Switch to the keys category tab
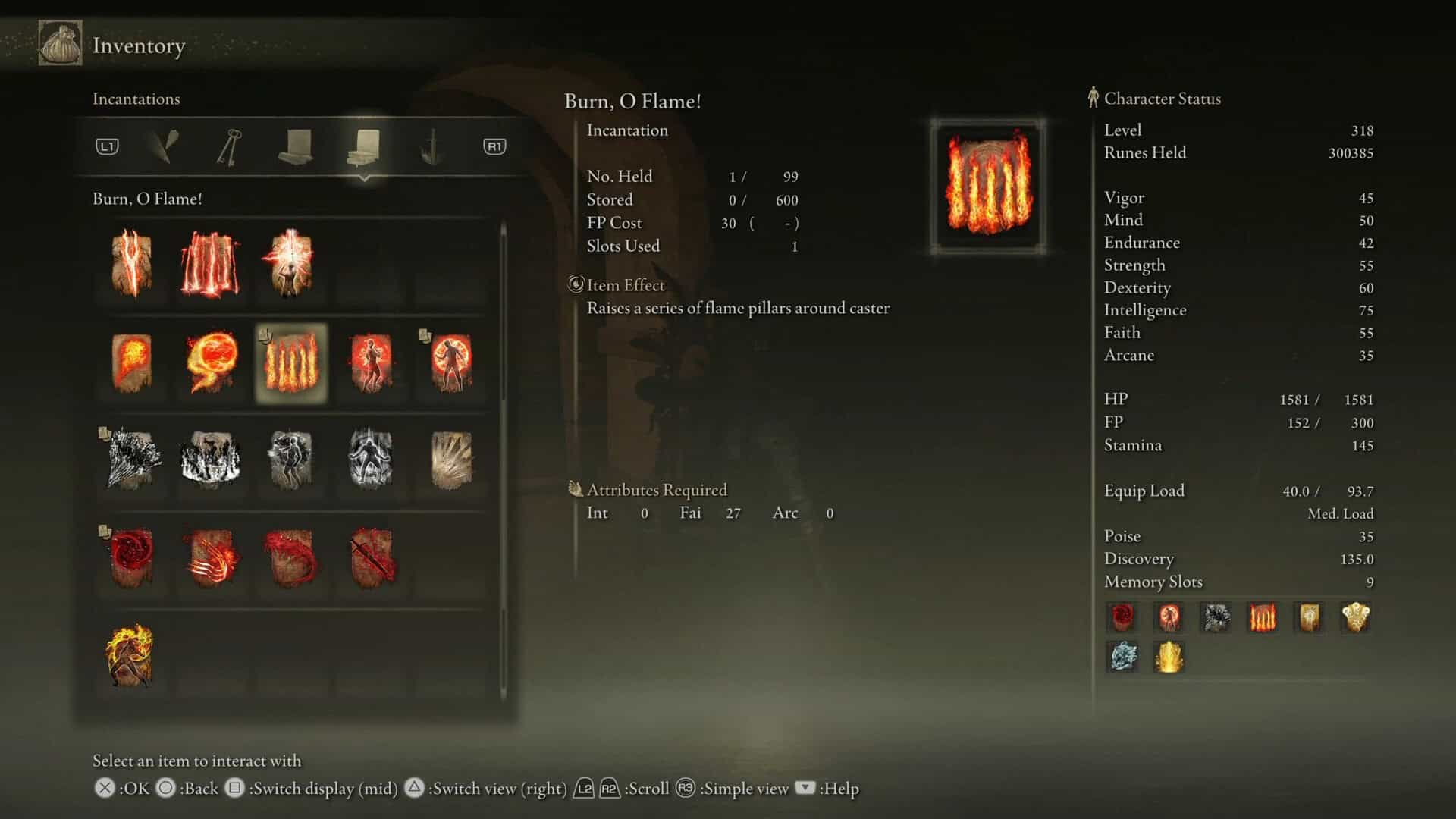 tap(228, 146)
